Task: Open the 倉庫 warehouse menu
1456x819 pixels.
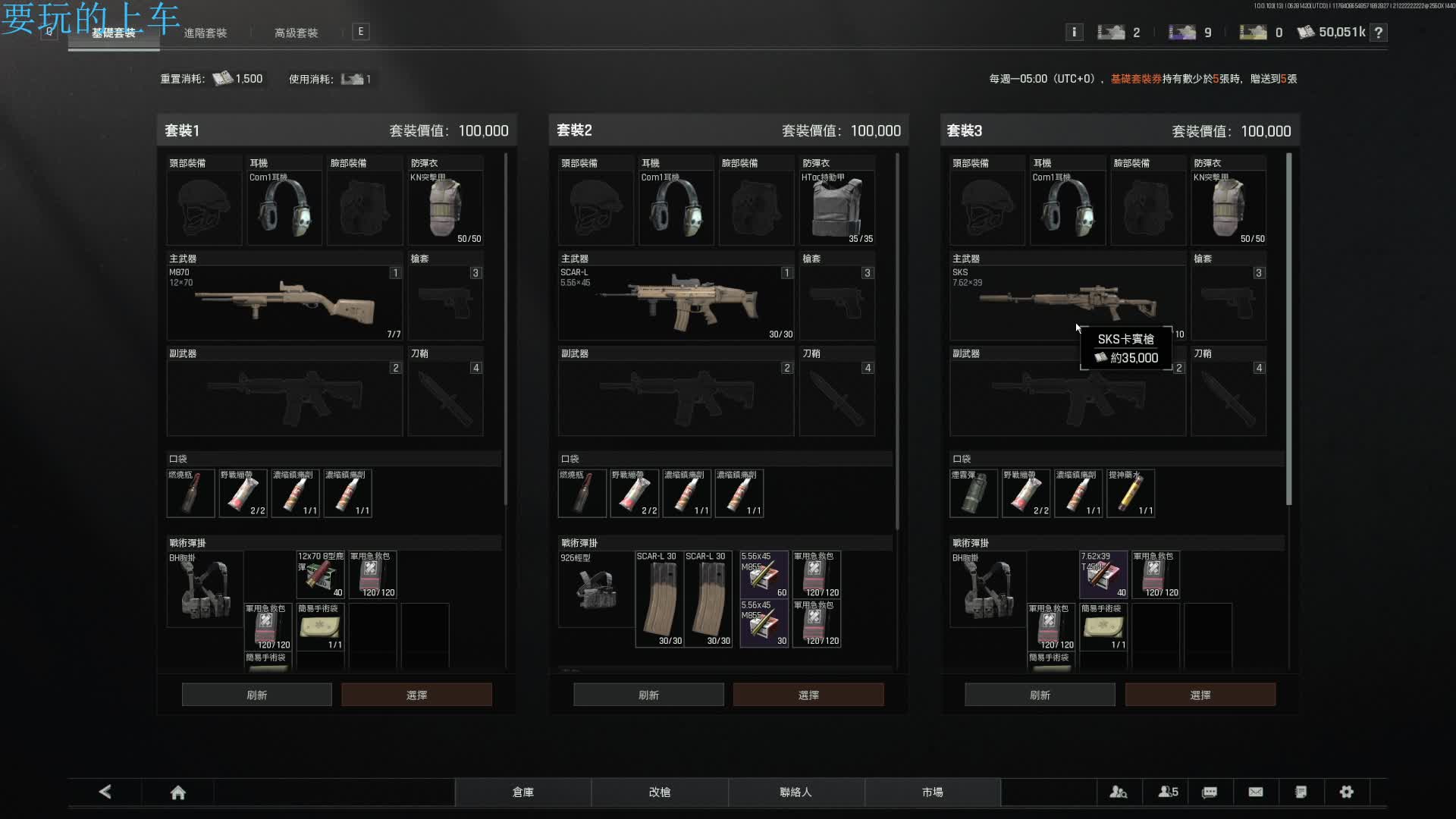Action: tap(522, 792)
